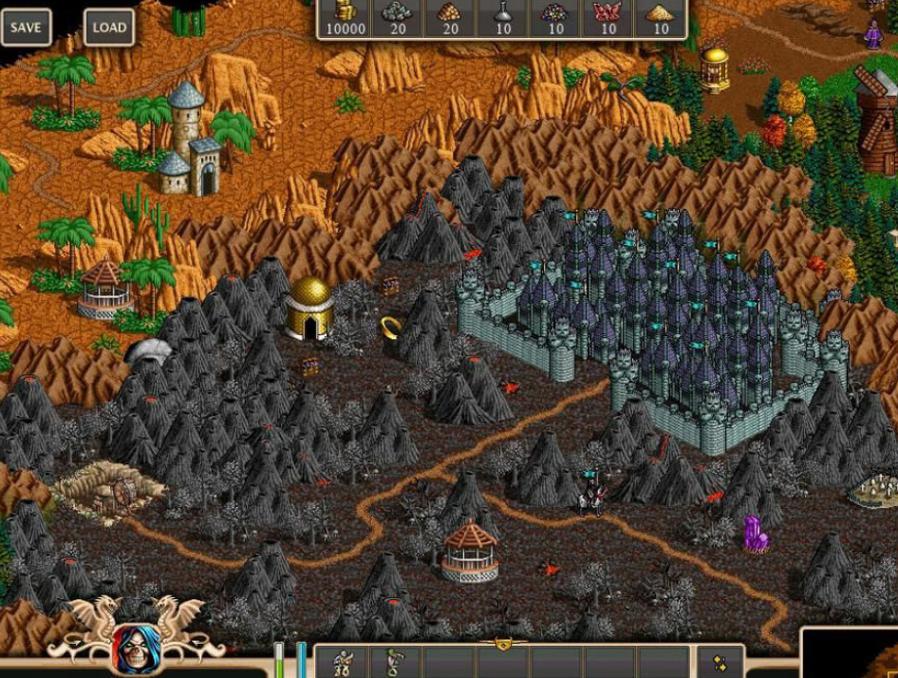Image resolution: width=898 pixels, height=678 pixels.
Task: Click the minimap in the bottom corner
Action: (850, 655)
